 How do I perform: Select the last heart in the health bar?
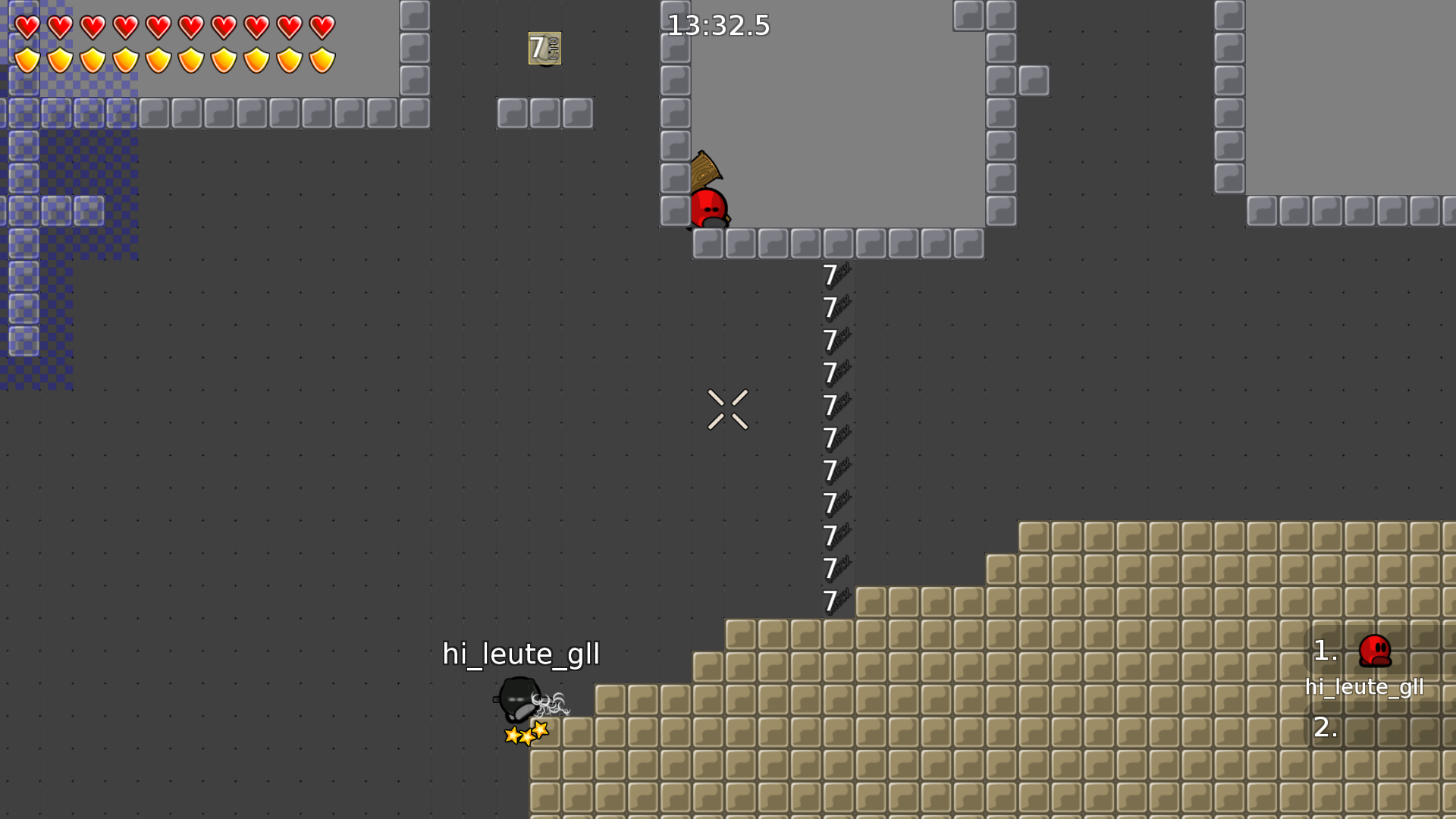pyautogui.click(x=322, y=27)
